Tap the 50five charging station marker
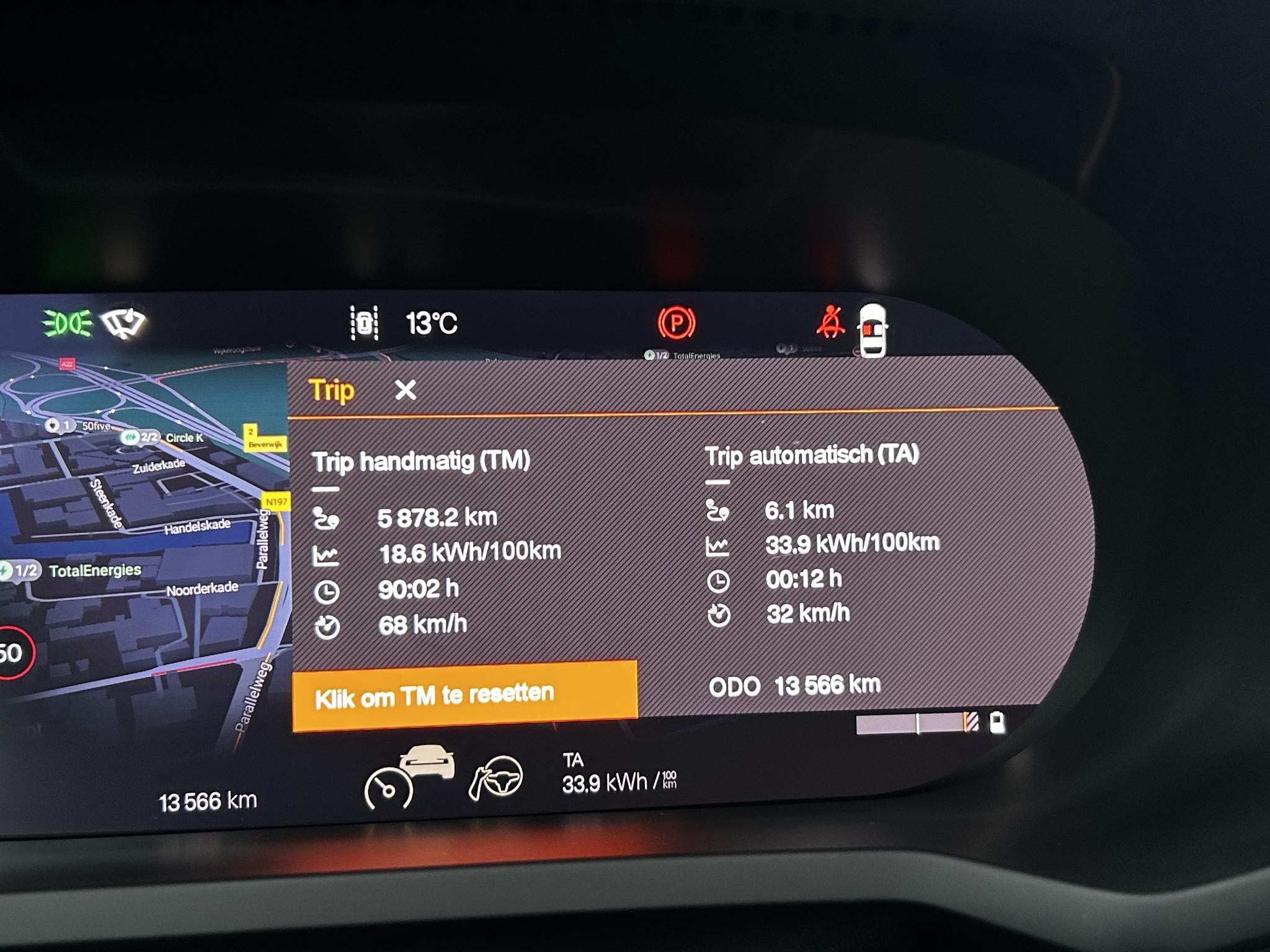The width and height of the screenshot is (1270, 952). coord(60,426)
